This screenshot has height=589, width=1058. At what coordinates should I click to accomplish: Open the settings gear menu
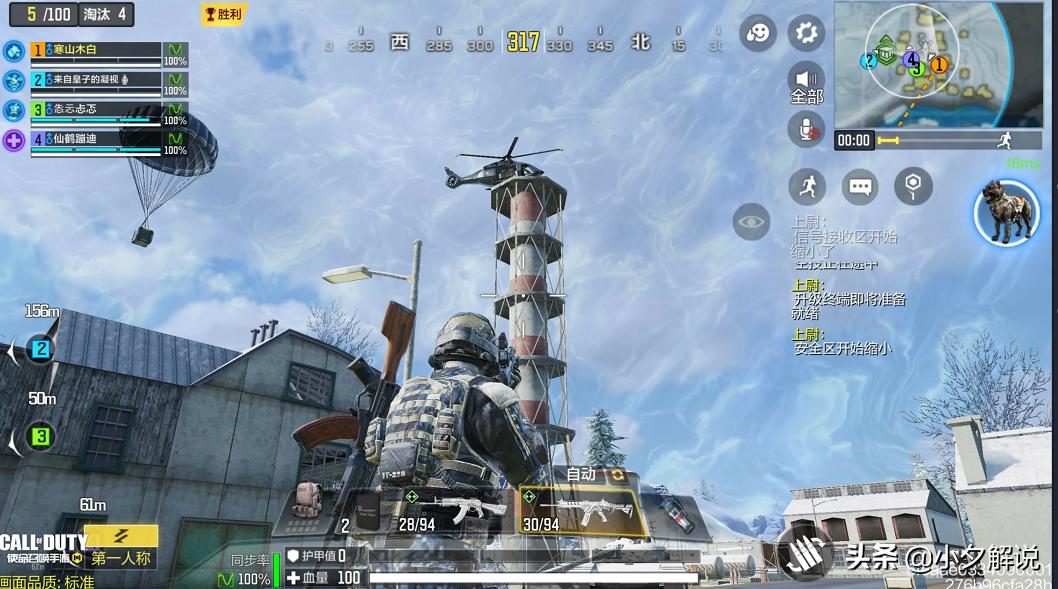point(806,33)
